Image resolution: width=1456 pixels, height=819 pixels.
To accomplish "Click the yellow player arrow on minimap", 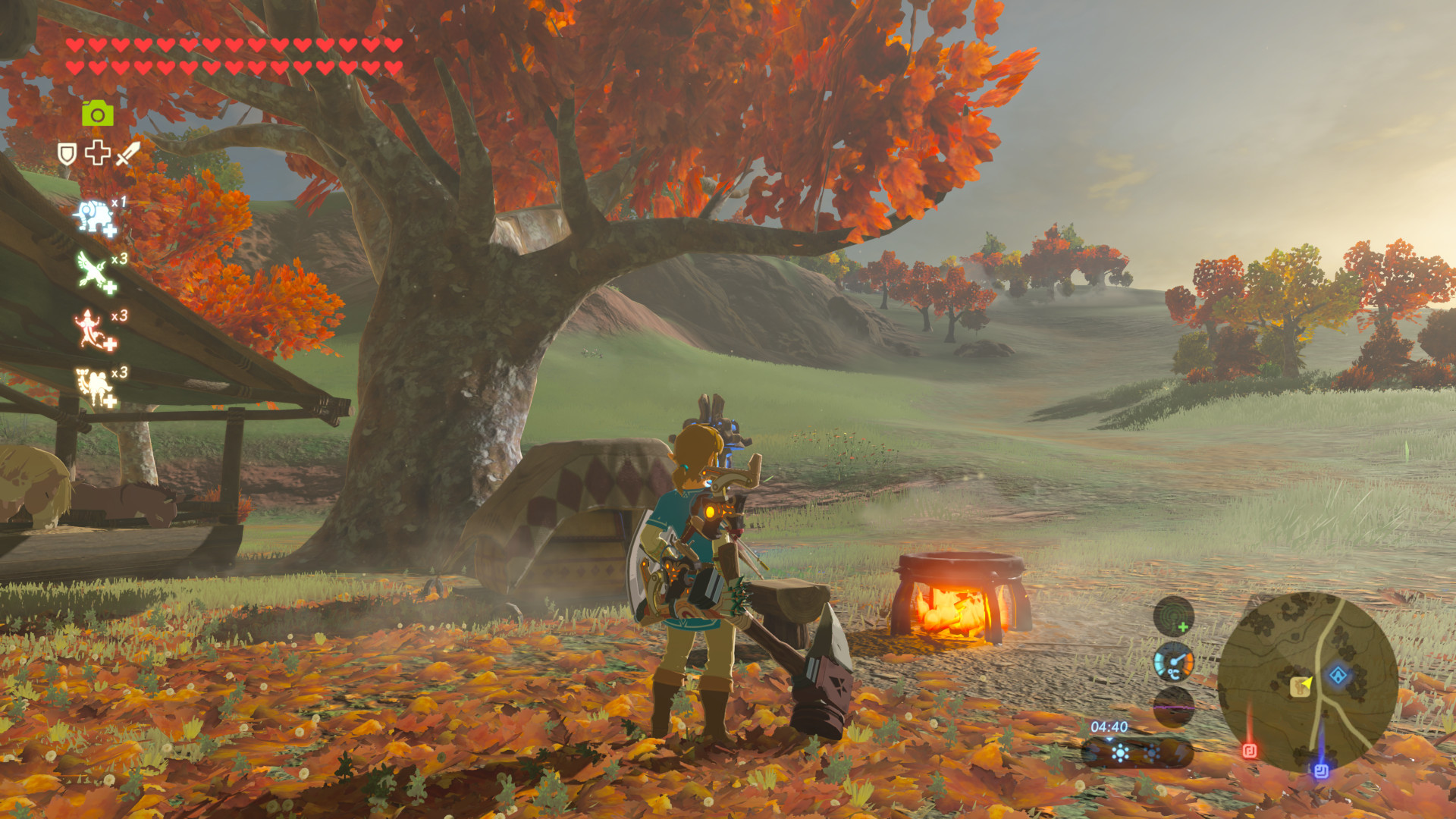I will tap(1309, 683).
